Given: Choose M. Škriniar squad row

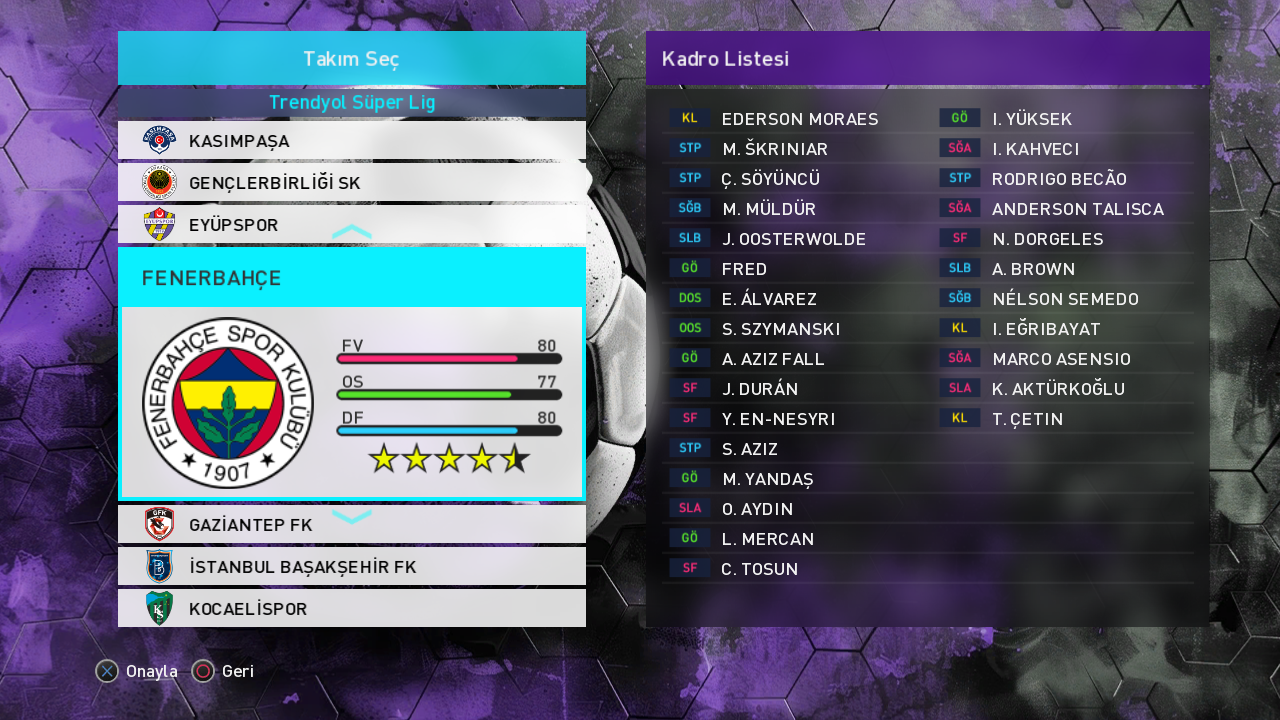Looking at the screenshot, I should coord(775,149).
